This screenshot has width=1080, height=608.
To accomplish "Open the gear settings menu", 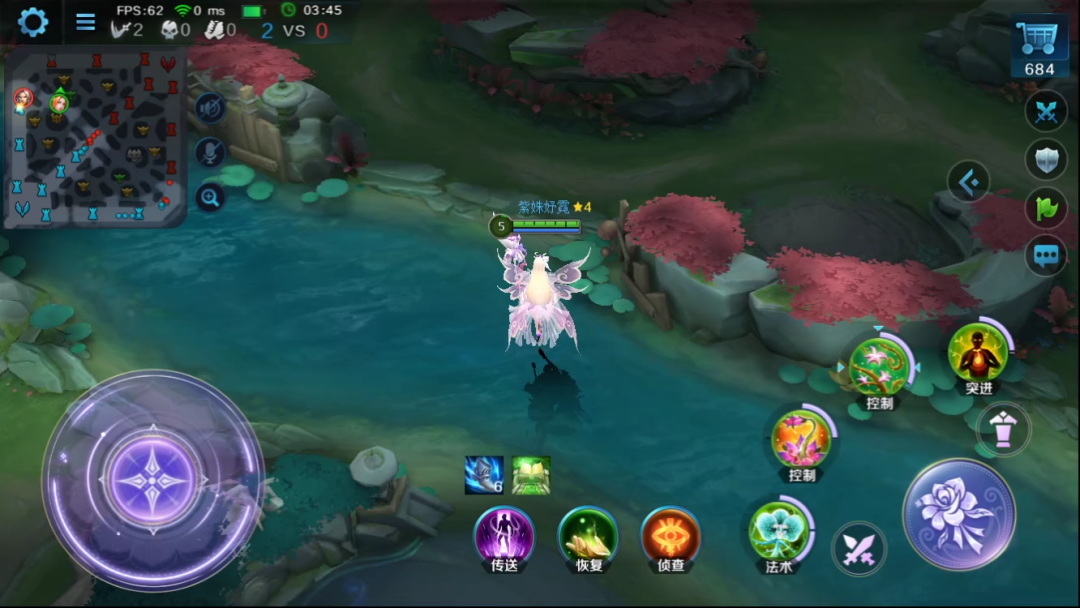I will 33,22.
